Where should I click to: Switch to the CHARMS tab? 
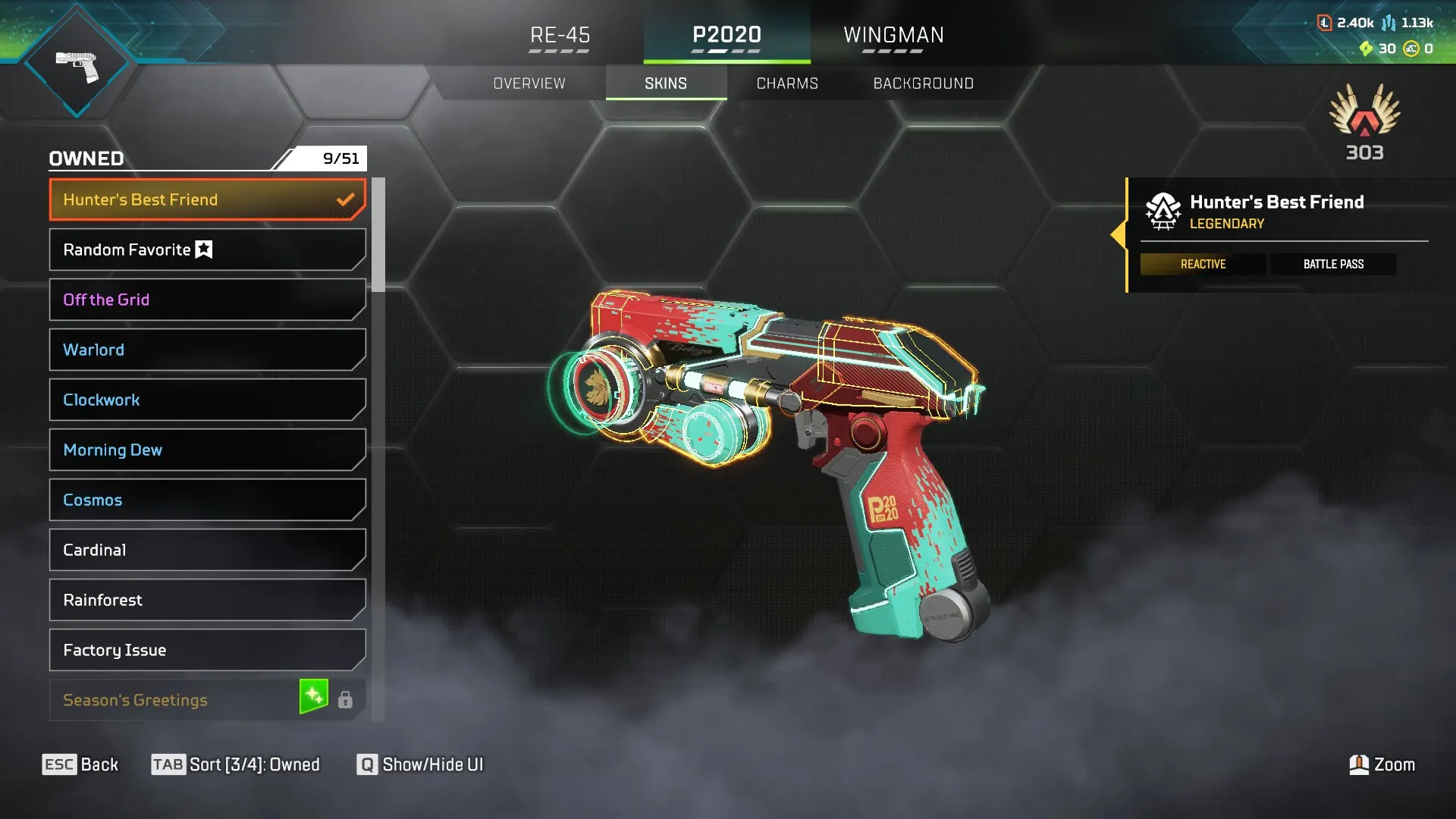coord(786,83)
